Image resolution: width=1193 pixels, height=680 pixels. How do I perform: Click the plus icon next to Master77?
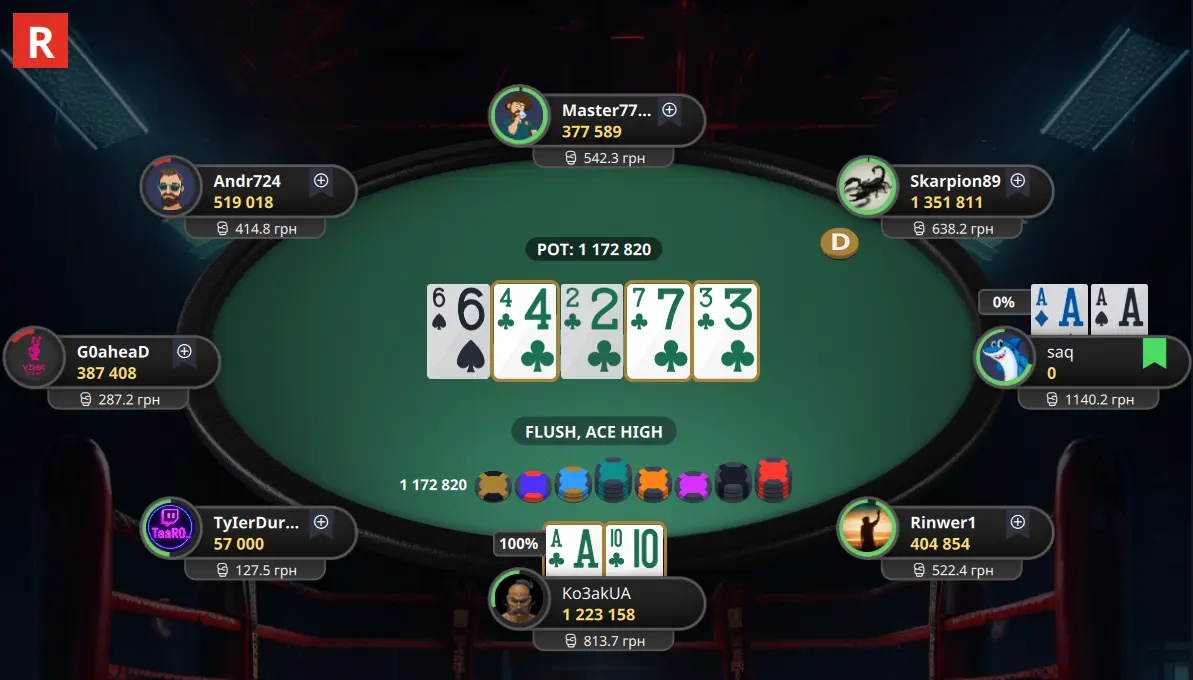pos(670,110)
